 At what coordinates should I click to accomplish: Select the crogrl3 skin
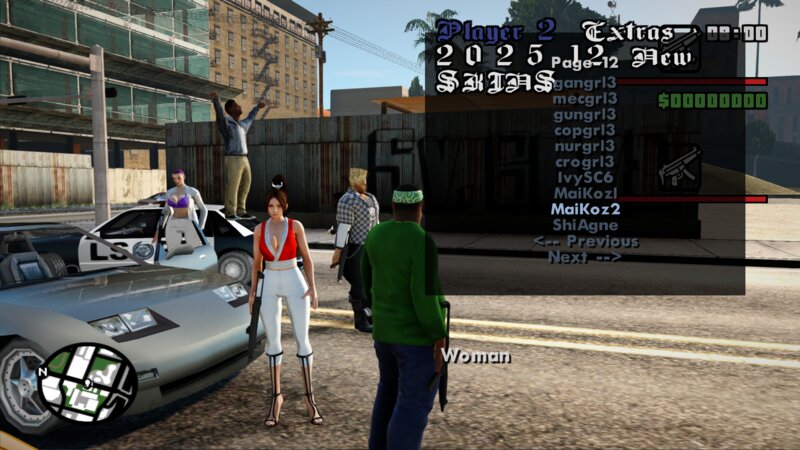click(585, 162)
